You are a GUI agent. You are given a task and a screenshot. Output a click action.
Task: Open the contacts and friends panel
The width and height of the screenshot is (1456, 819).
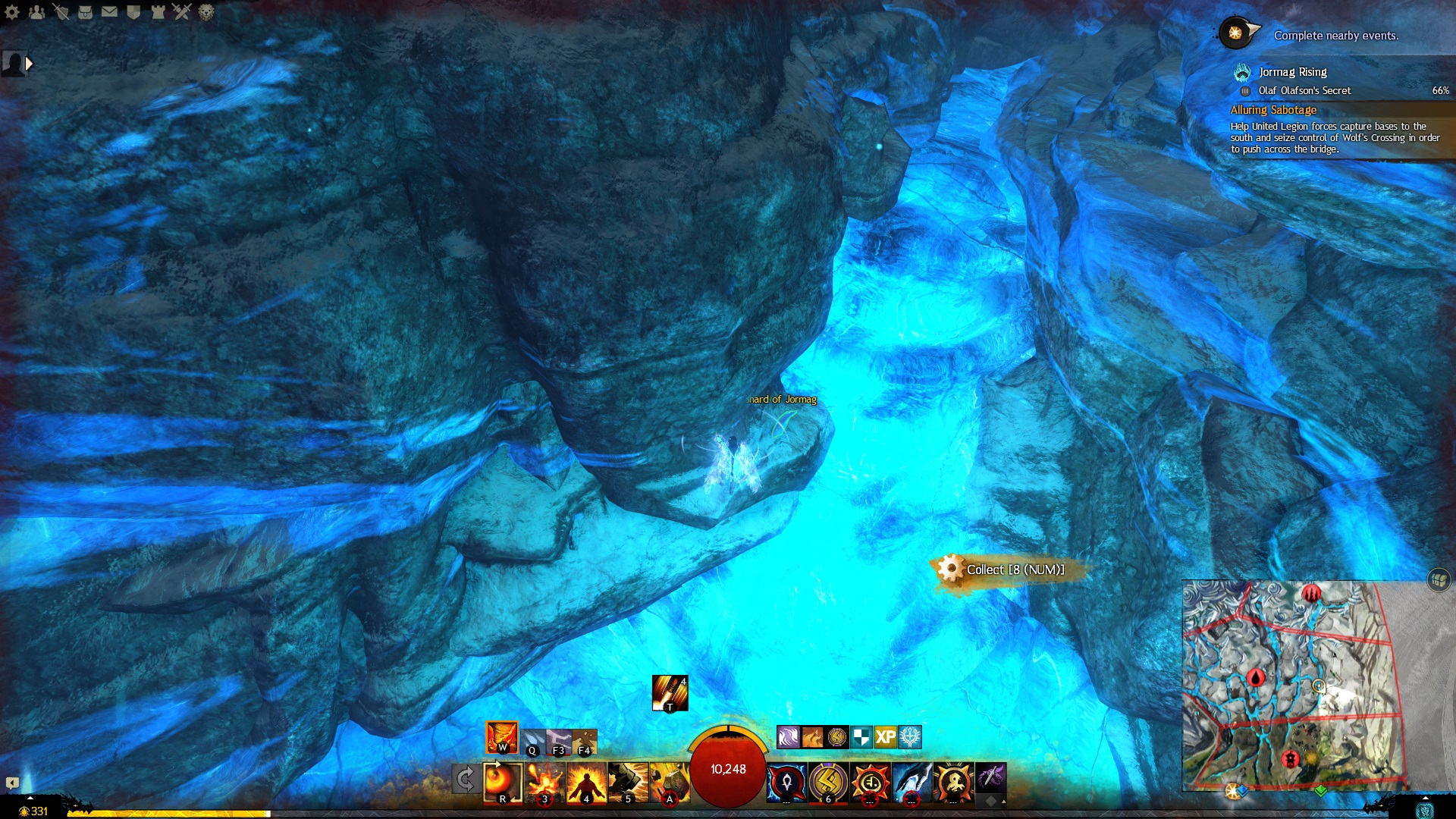tap(36, 11)
